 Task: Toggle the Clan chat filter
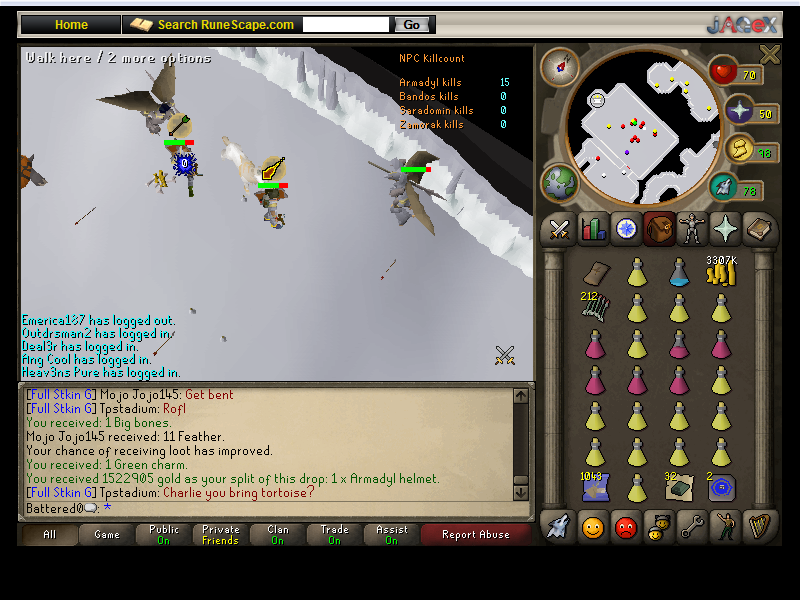tap(278, 535)
